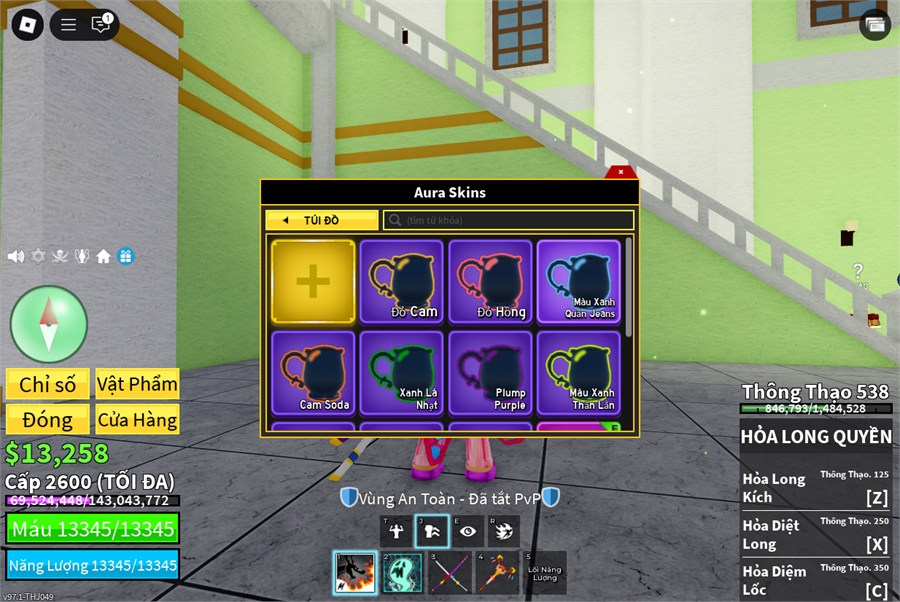The width and height of the screenshot is (900, 602).
Task: Open the Vật Phẩm items menu
Action: pyautogui.click(x=137, y=384)
